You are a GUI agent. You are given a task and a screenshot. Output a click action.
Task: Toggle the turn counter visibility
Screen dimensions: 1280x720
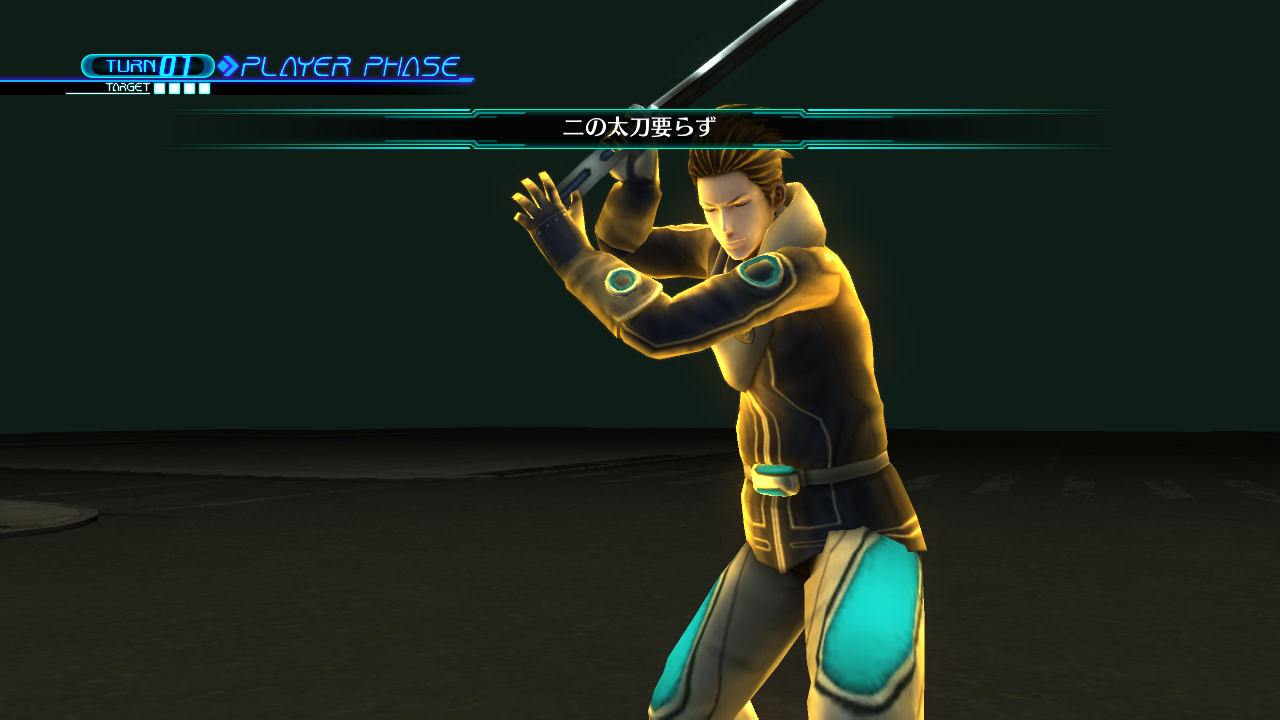click(148, 66)
